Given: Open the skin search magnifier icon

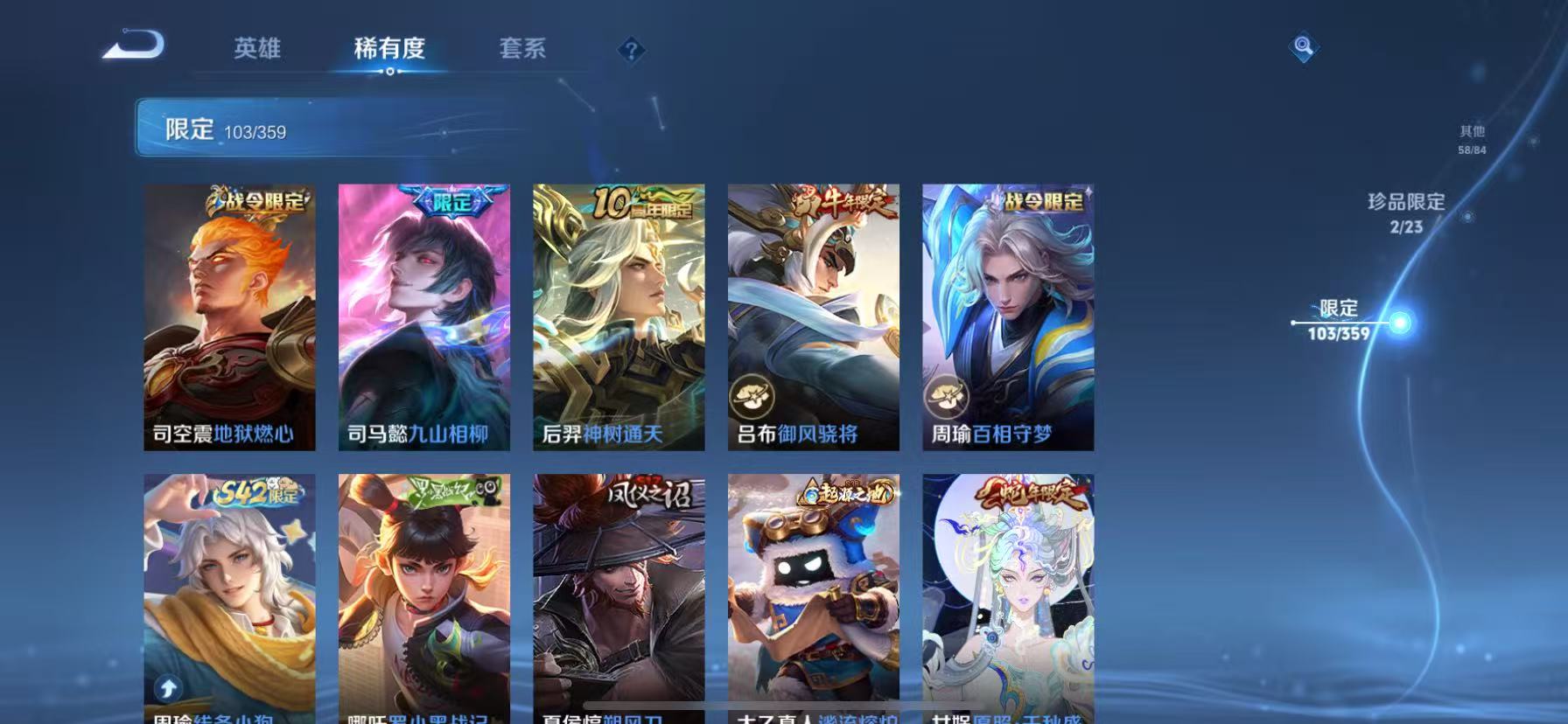Looking at the screenshot, I should tap(1303, 48).
